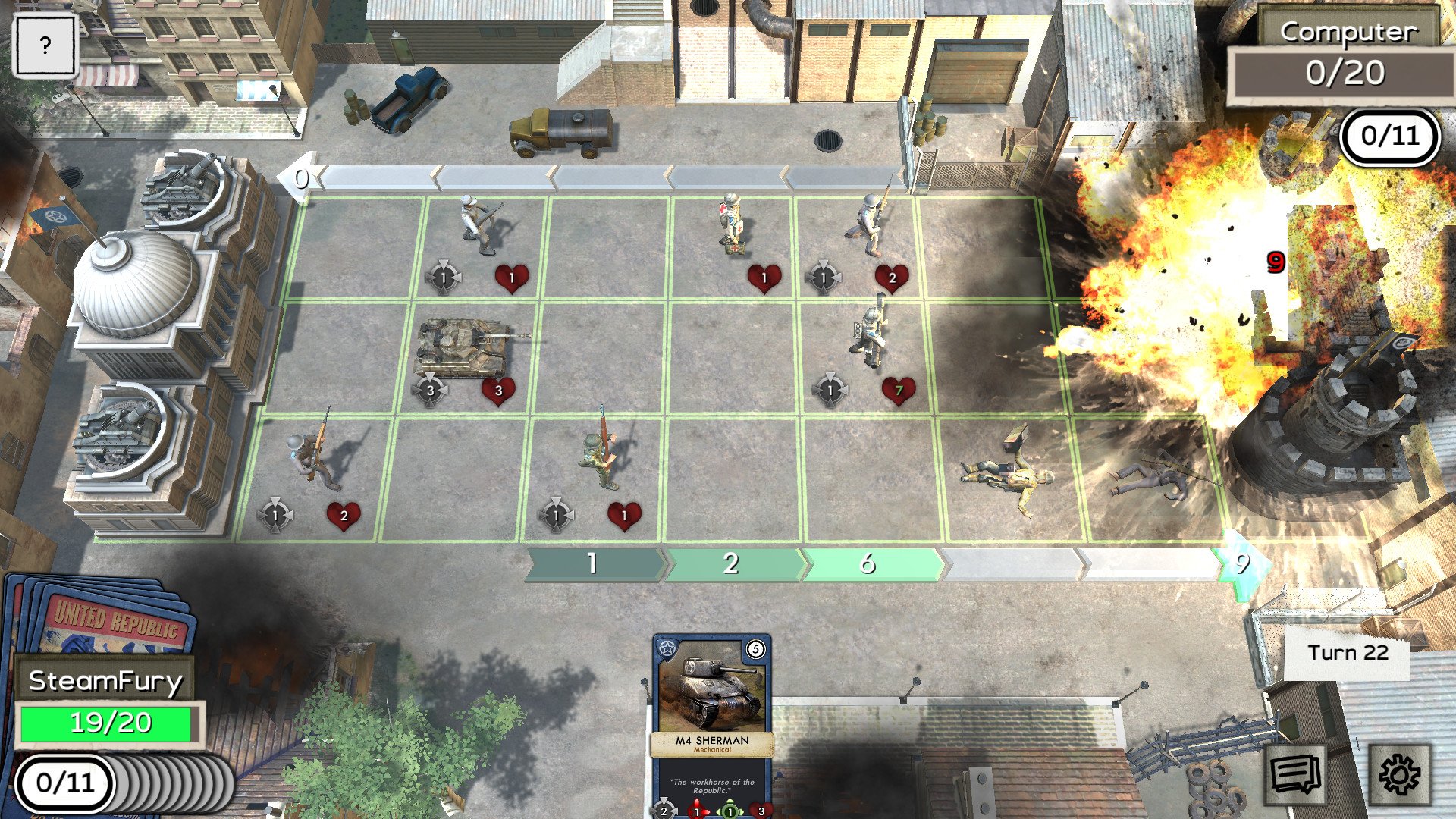Click the lane marker labeled 0
Viewport: 1456px width, 819px height.
pos(301,179)
